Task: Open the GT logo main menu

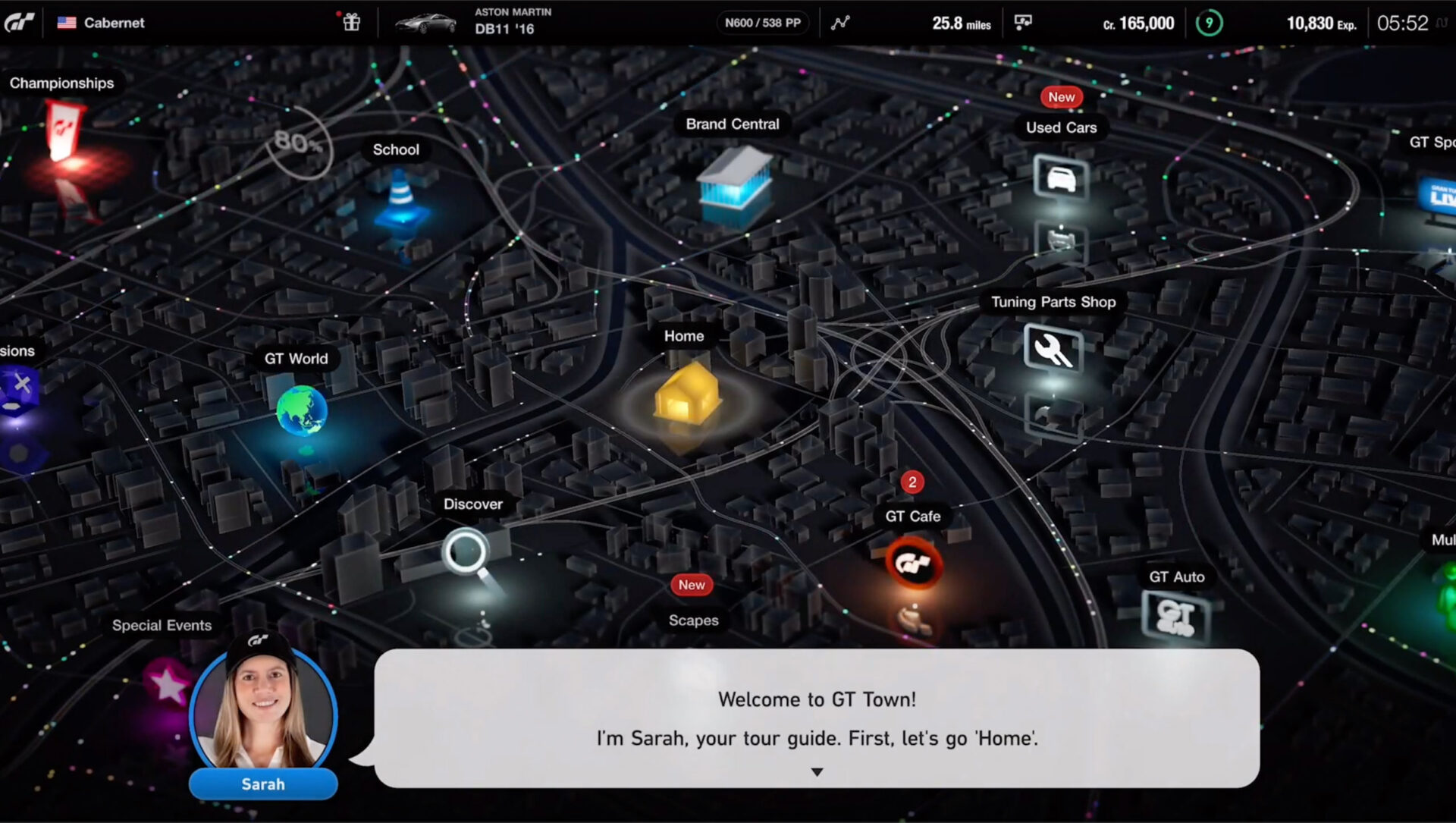Action: click(20, 23)
